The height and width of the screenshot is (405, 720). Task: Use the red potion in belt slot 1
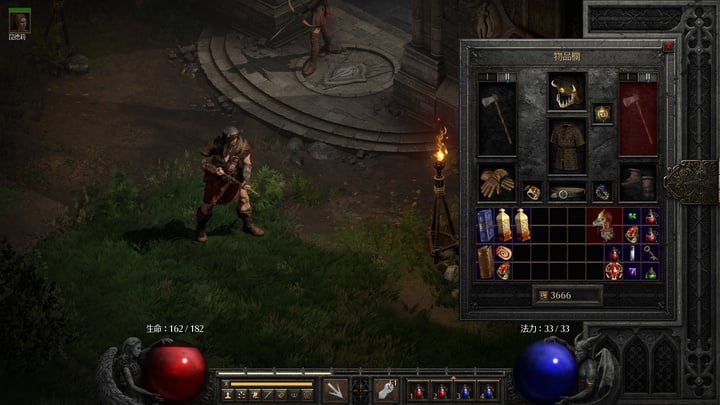point(418,391)
